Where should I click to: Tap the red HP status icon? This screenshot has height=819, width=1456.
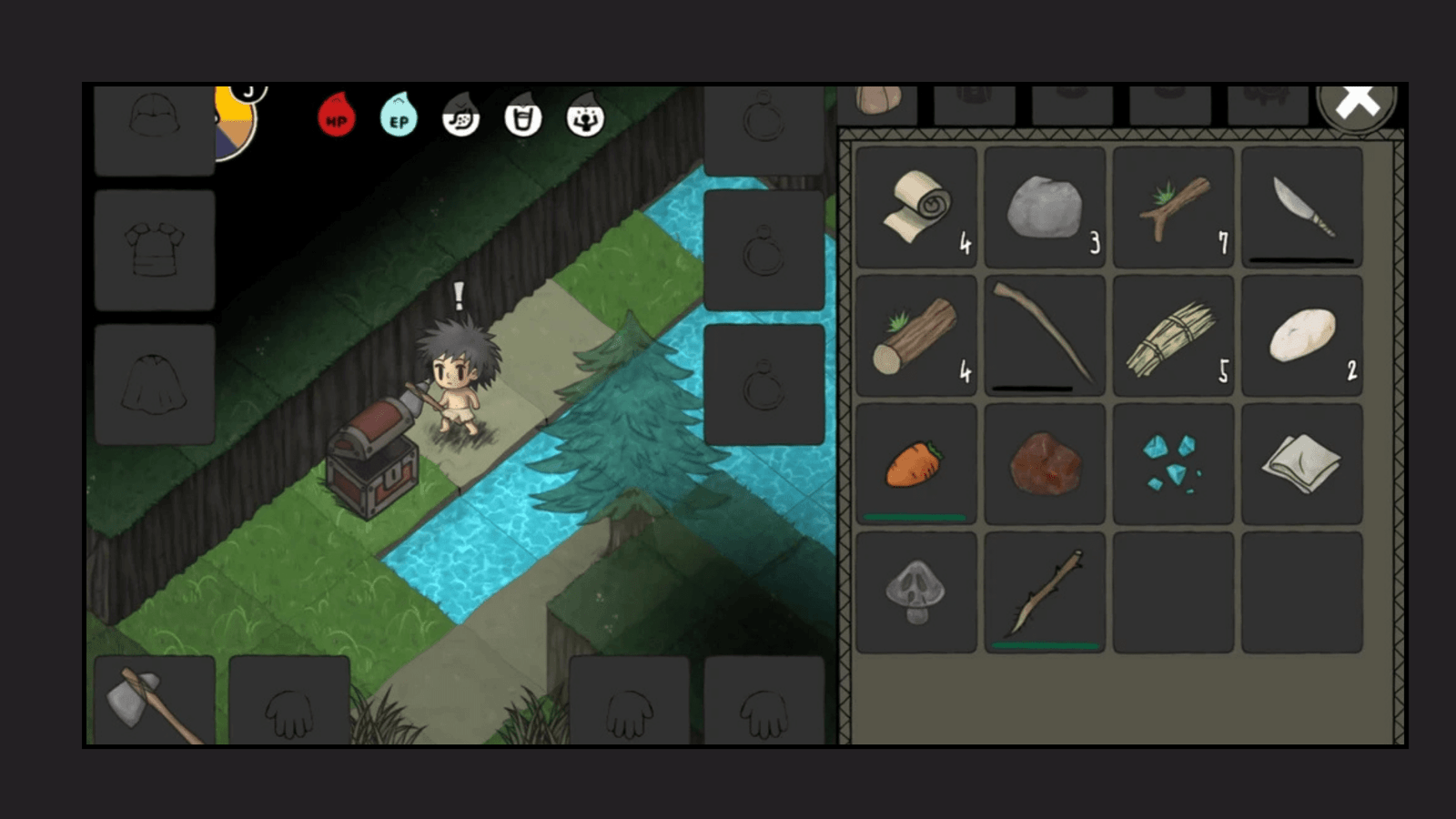coord(336,118)
